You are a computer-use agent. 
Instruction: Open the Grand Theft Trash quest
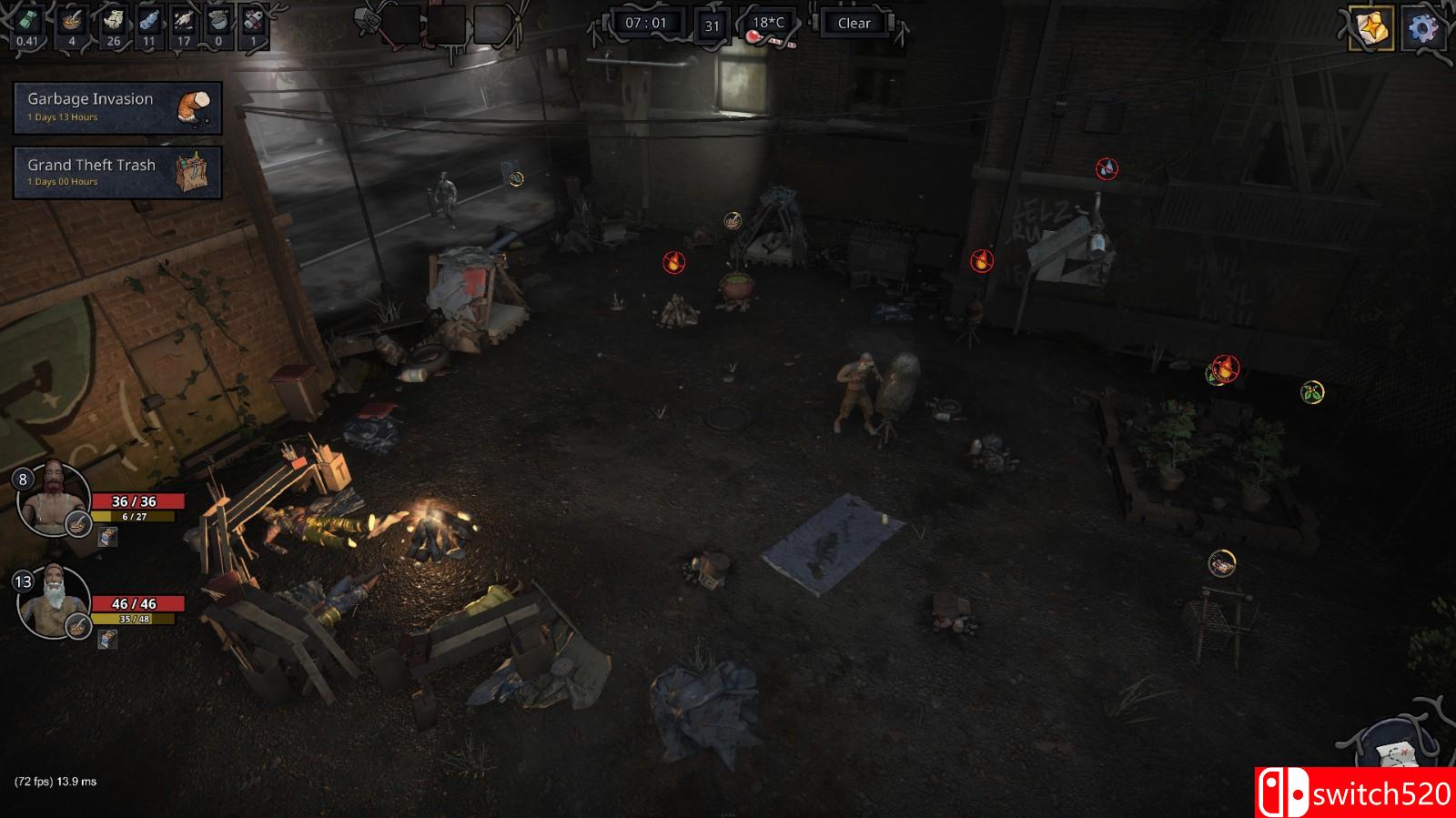coord(117,172)
